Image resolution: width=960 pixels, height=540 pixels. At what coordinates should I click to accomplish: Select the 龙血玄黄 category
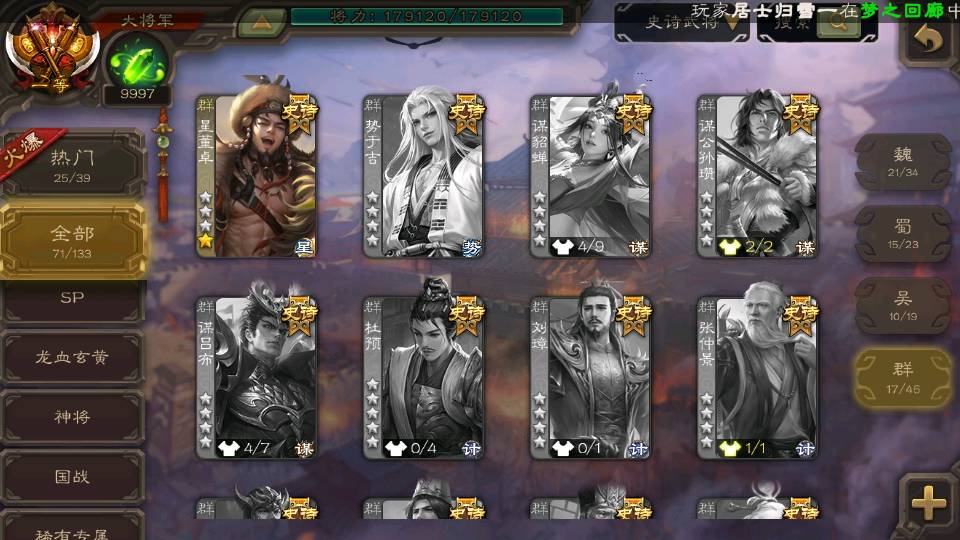(x=72, y=357)
